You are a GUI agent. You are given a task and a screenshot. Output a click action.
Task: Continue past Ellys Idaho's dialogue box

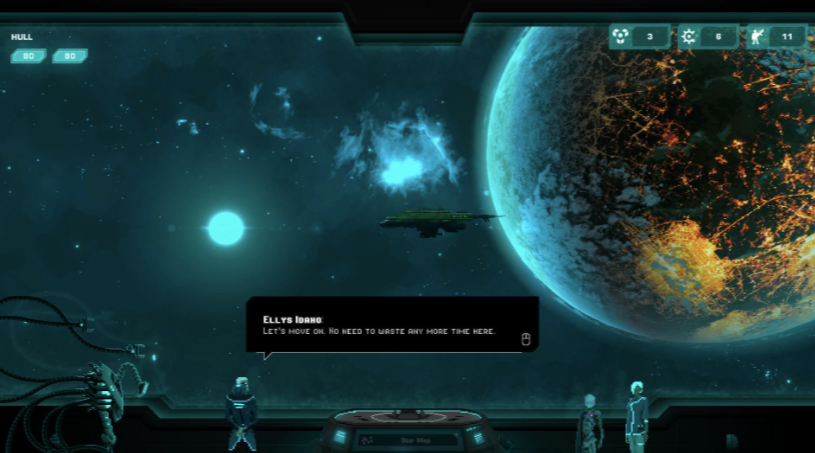click(526, 339)
